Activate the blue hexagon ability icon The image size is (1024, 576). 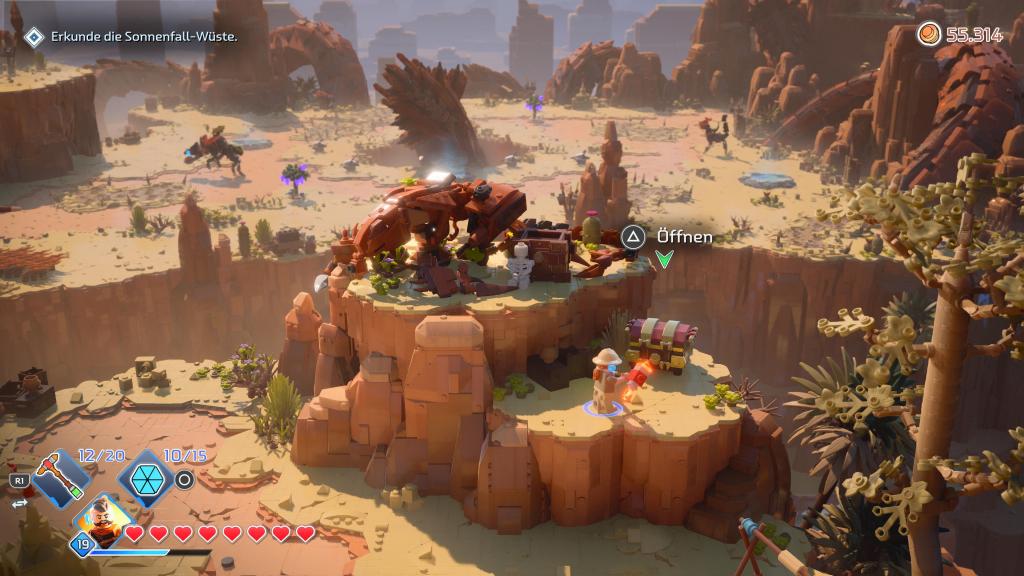pyautogui.click(x=142, y=479)
